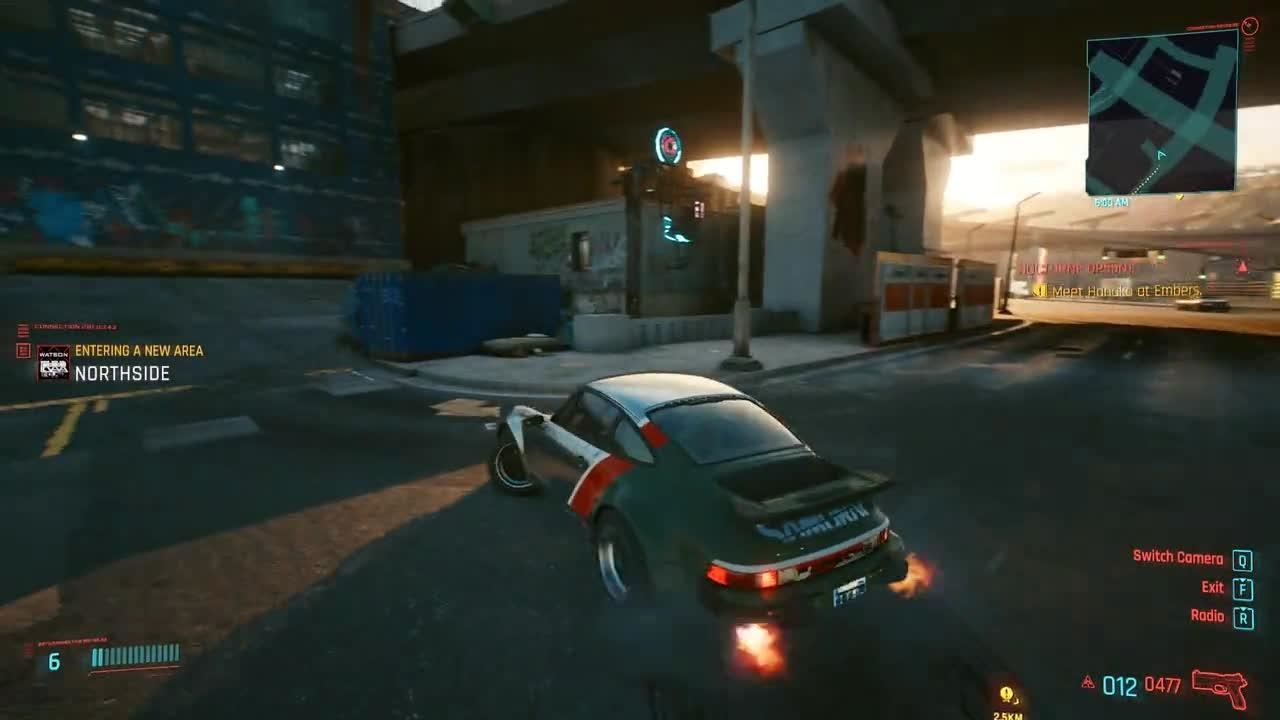Select the Watson district badge icon
Screen dimensions: 1280x720
tap(53, 362)
